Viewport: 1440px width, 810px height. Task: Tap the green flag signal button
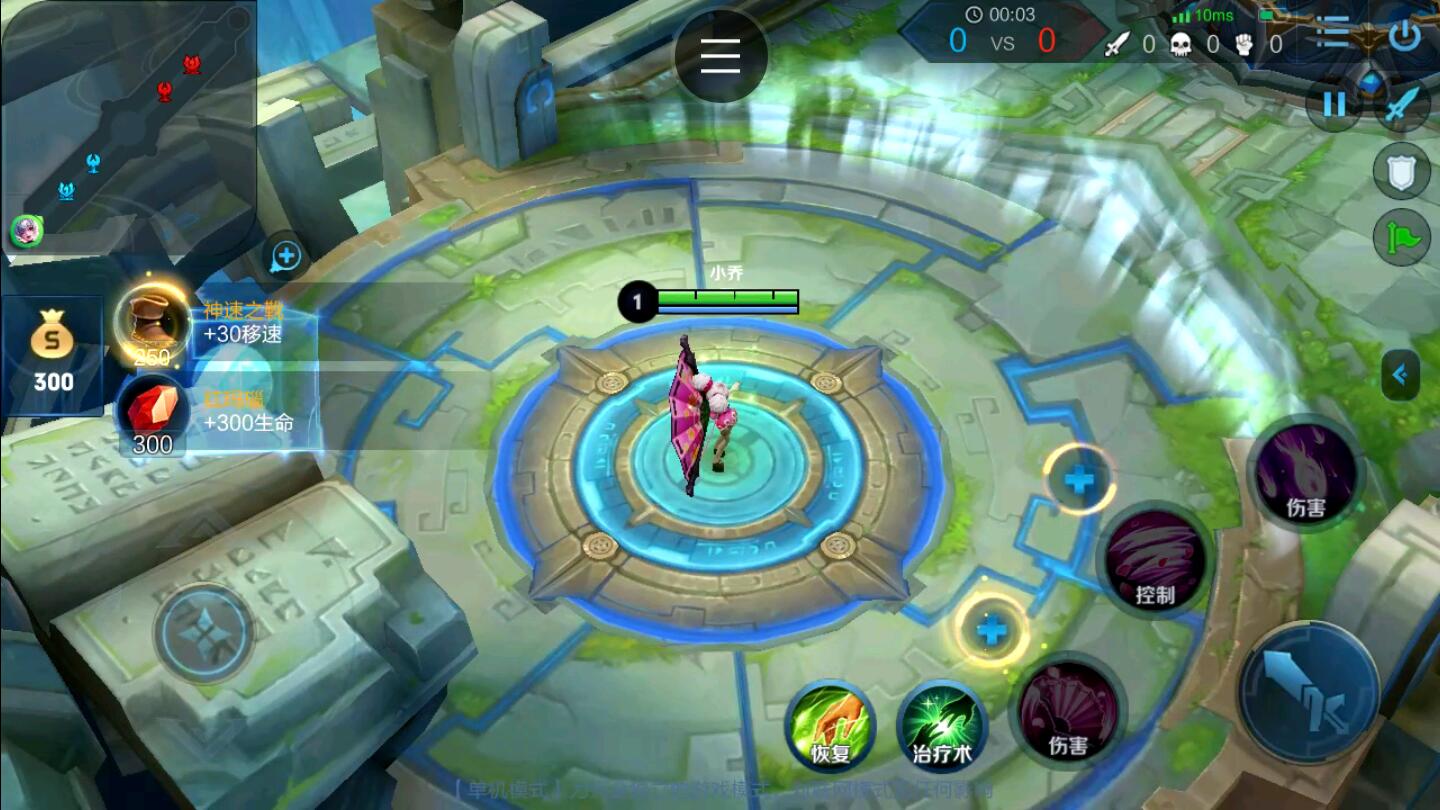(1401, 238)
